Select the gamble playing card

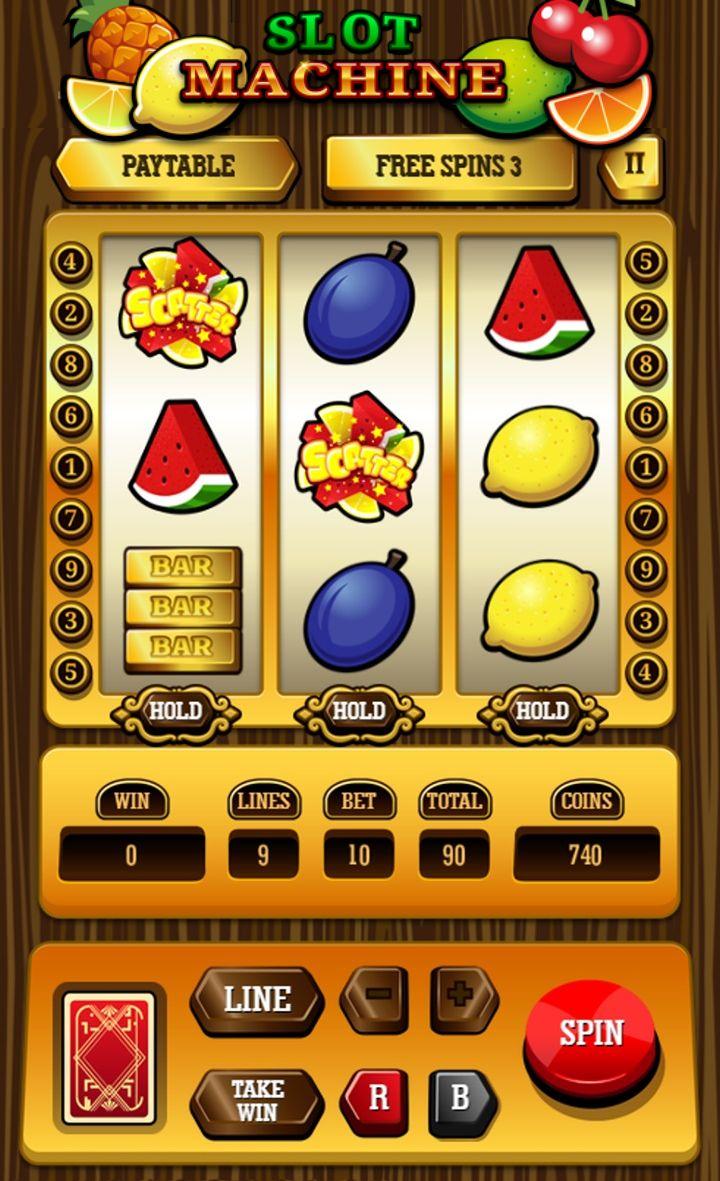[110, 1057]
